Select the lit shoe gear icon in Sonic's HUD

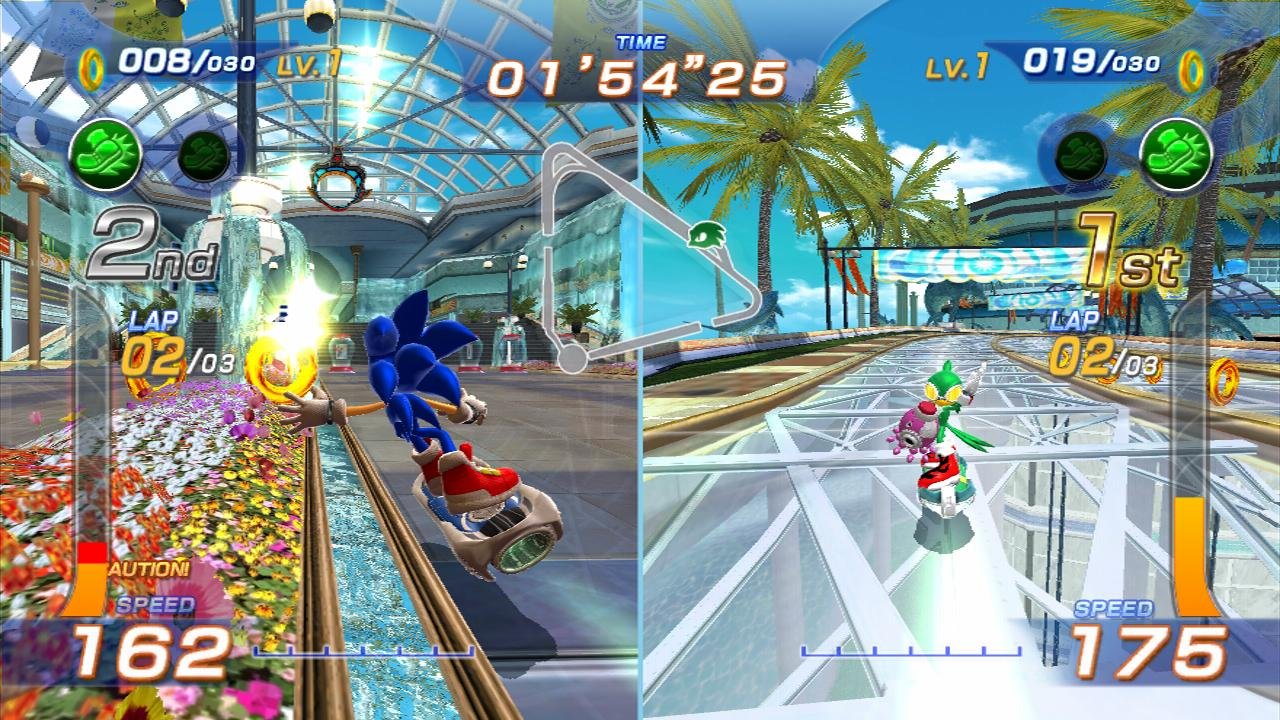pos(105,155)
